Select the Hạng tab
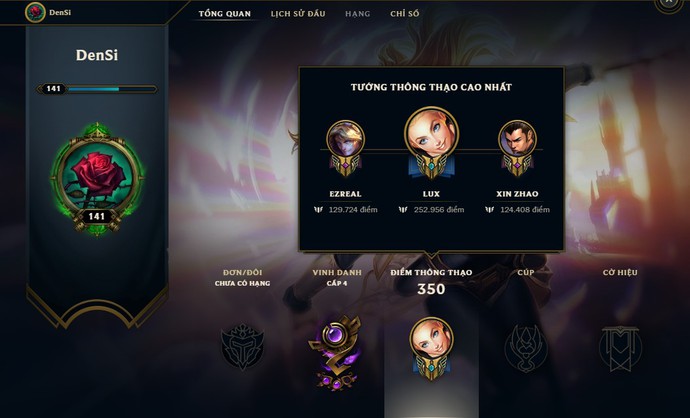 tap(357, 14)
